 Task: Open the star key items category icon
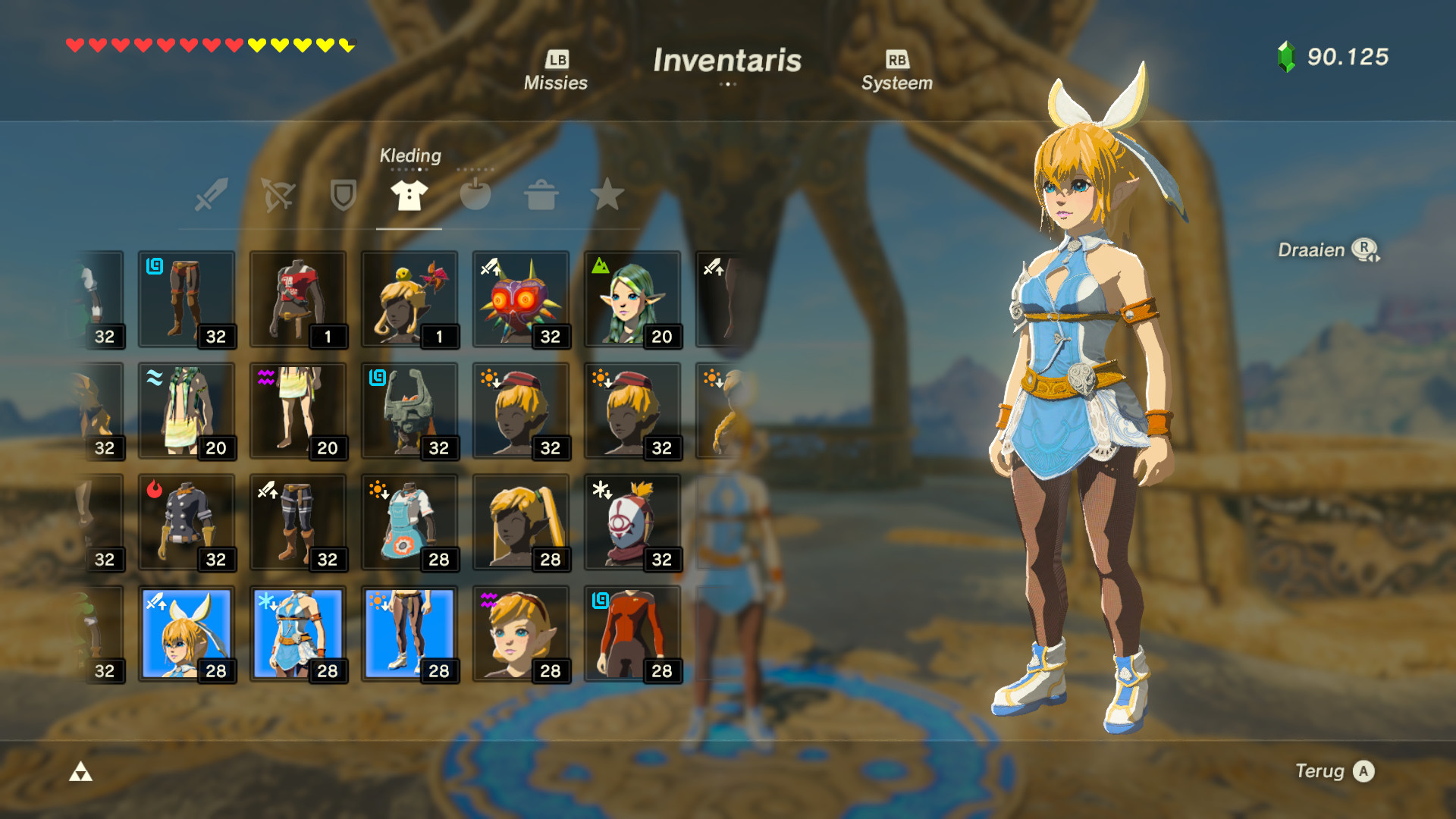(x=607, y=196)
